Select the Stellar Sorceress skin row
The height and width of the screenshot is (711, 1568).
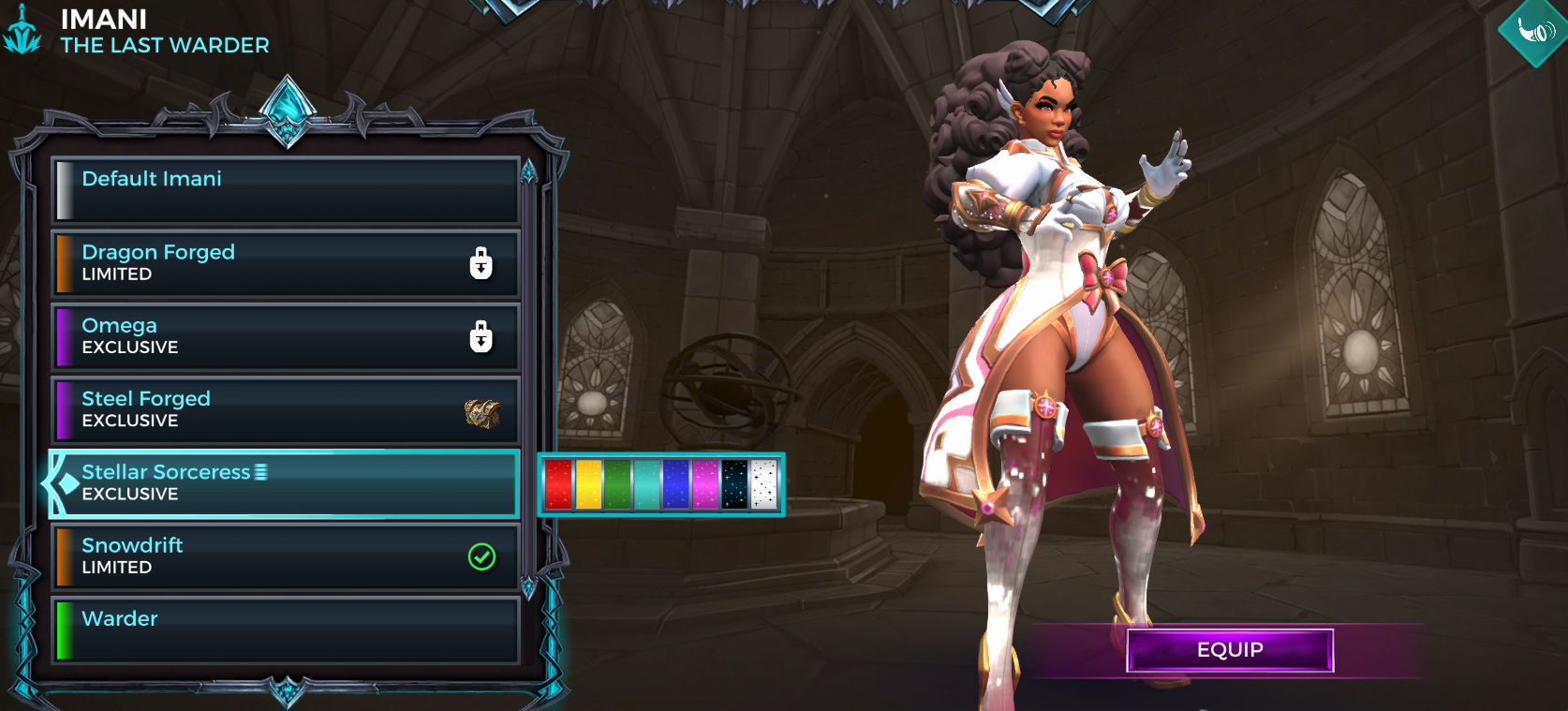(x=285, y=483)
